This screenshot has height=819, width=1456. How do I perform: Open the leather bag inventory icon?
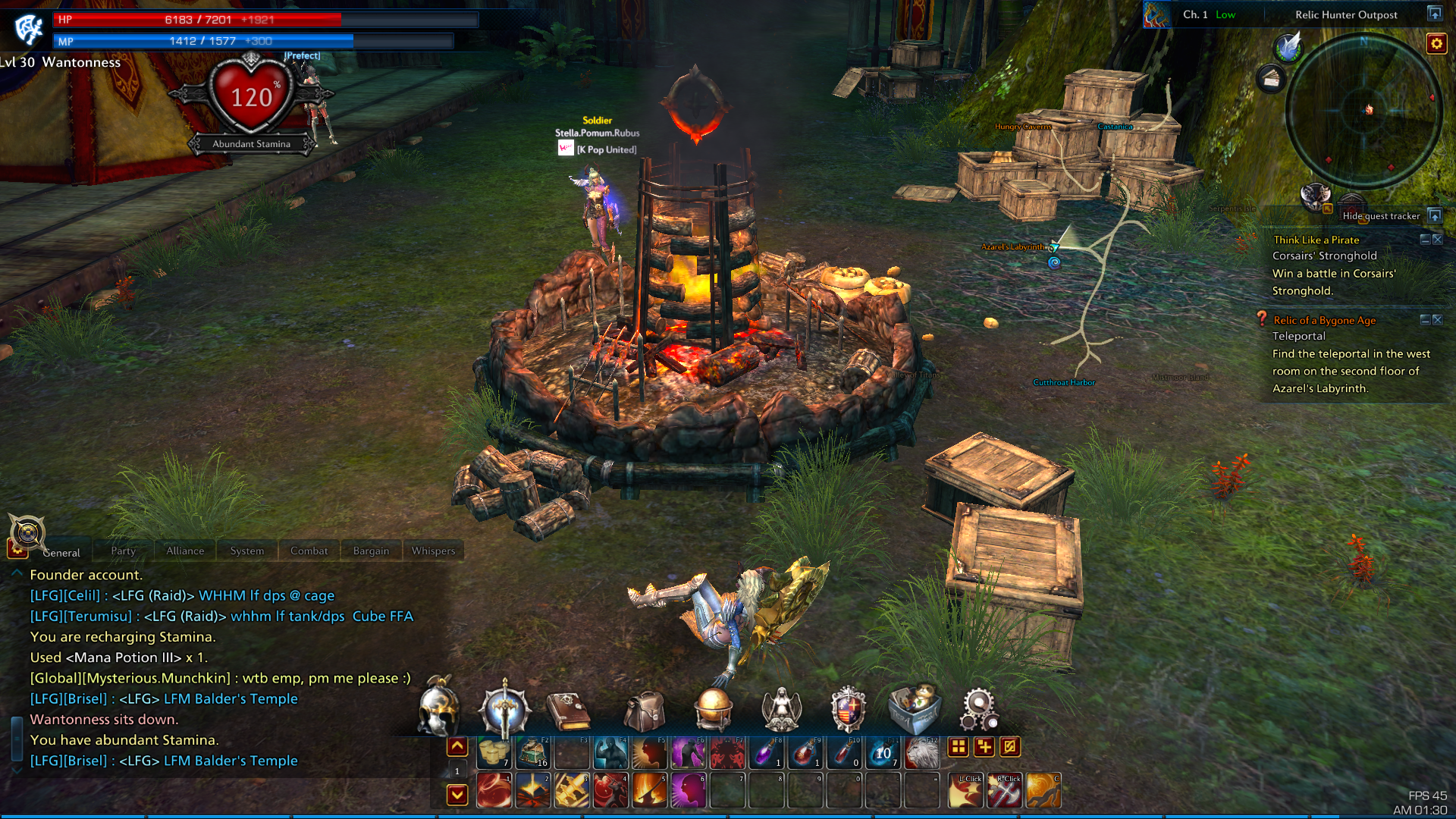pos(644,711)
